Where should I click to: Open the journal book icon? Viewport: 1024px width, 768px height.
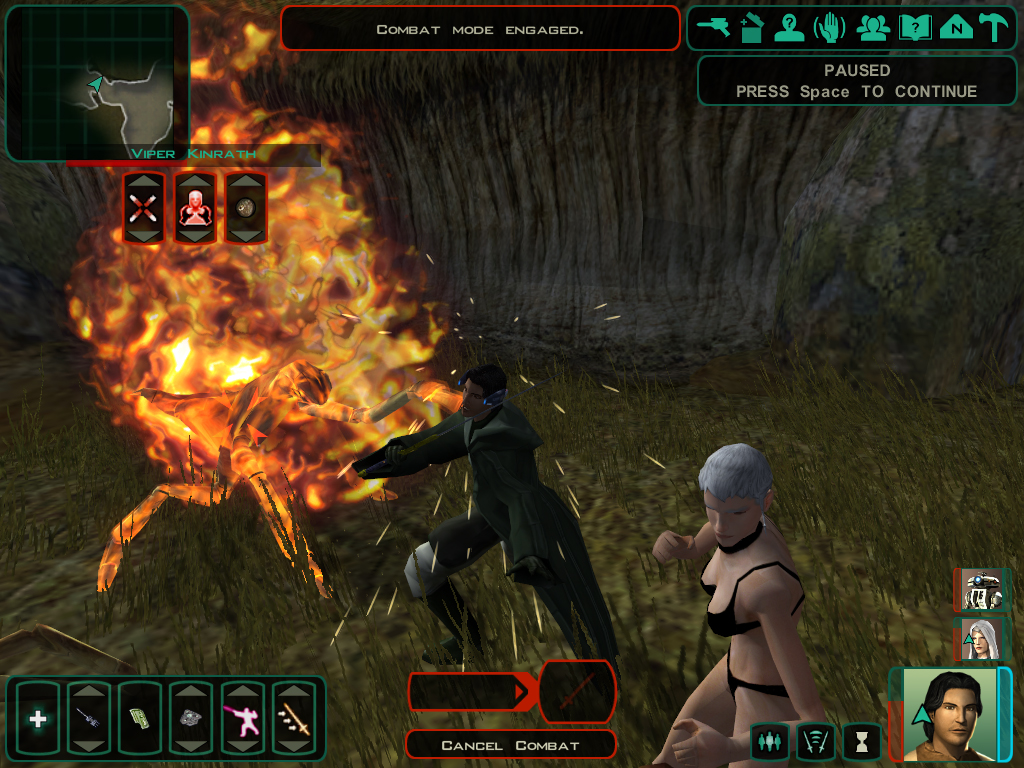pyautogui.click(x=914, y=28)
